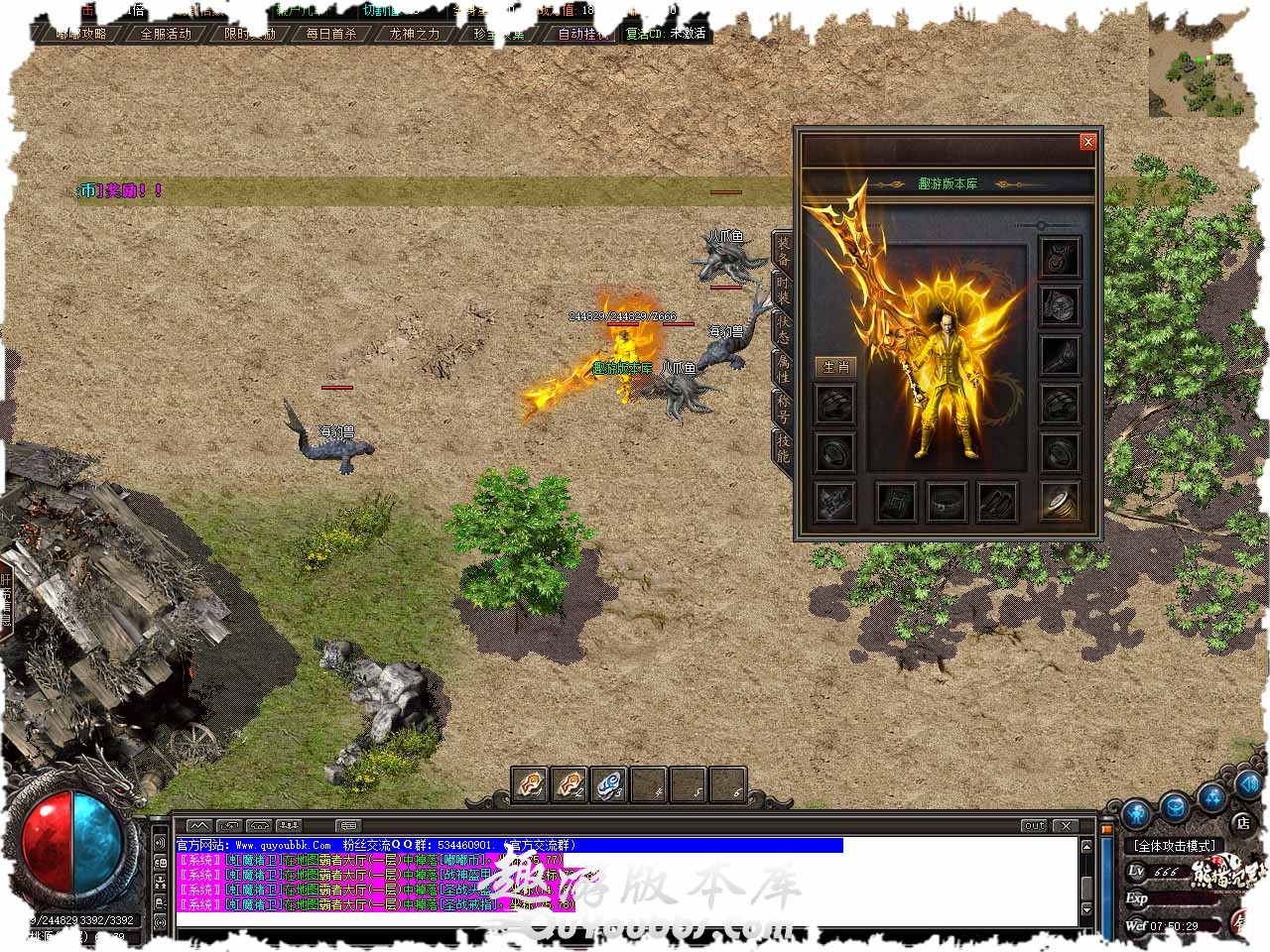Open the 龙神之力 dragon god power menu
The image size is (1270, 952).
tap(414, 33)
